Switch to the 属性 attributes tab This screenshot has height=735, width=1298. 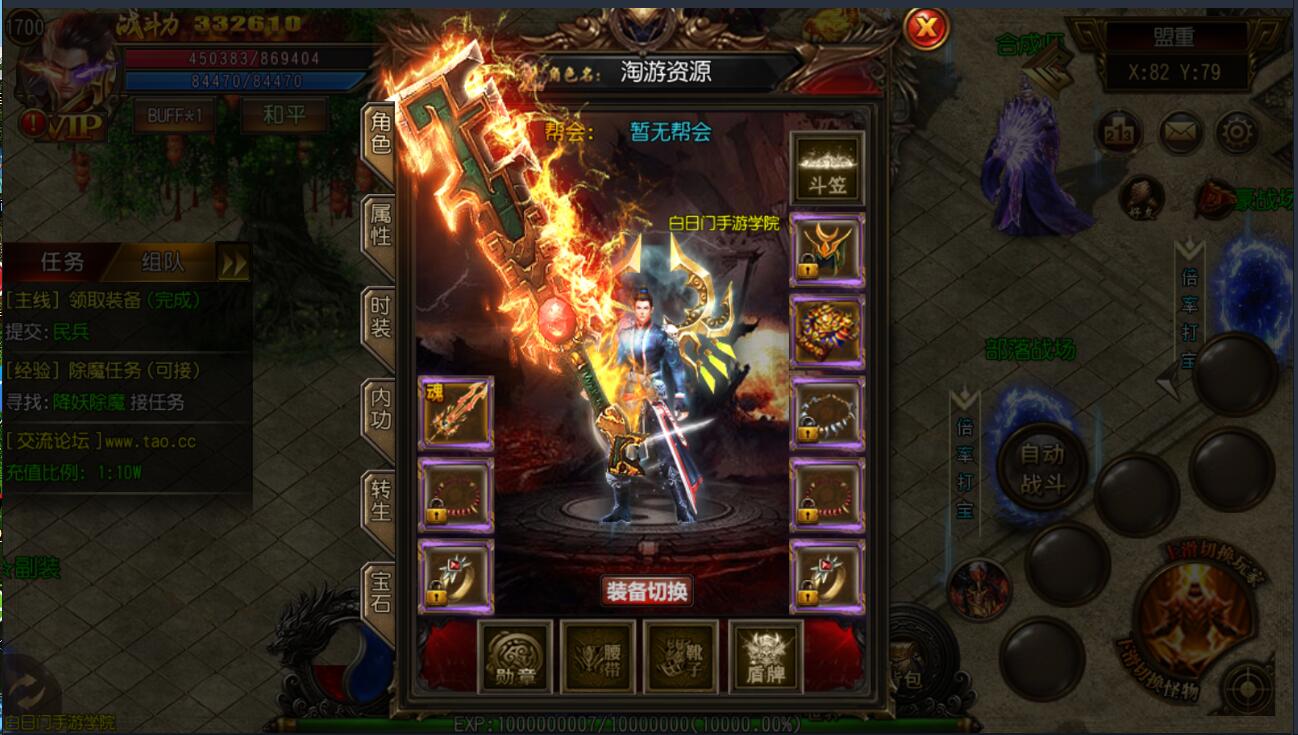click(x=381, y=226)
